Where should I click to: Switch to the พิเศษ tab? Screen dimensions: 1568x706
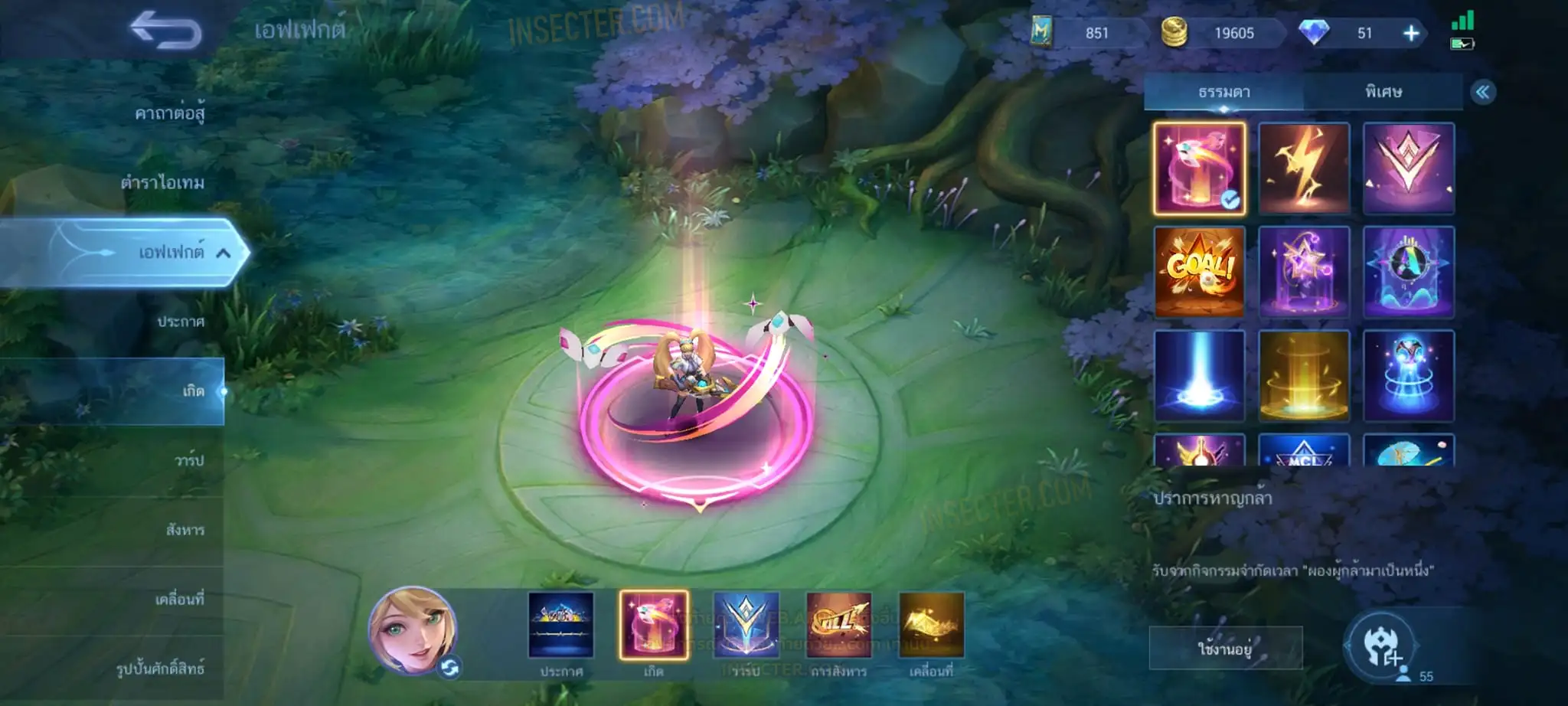1383,93
